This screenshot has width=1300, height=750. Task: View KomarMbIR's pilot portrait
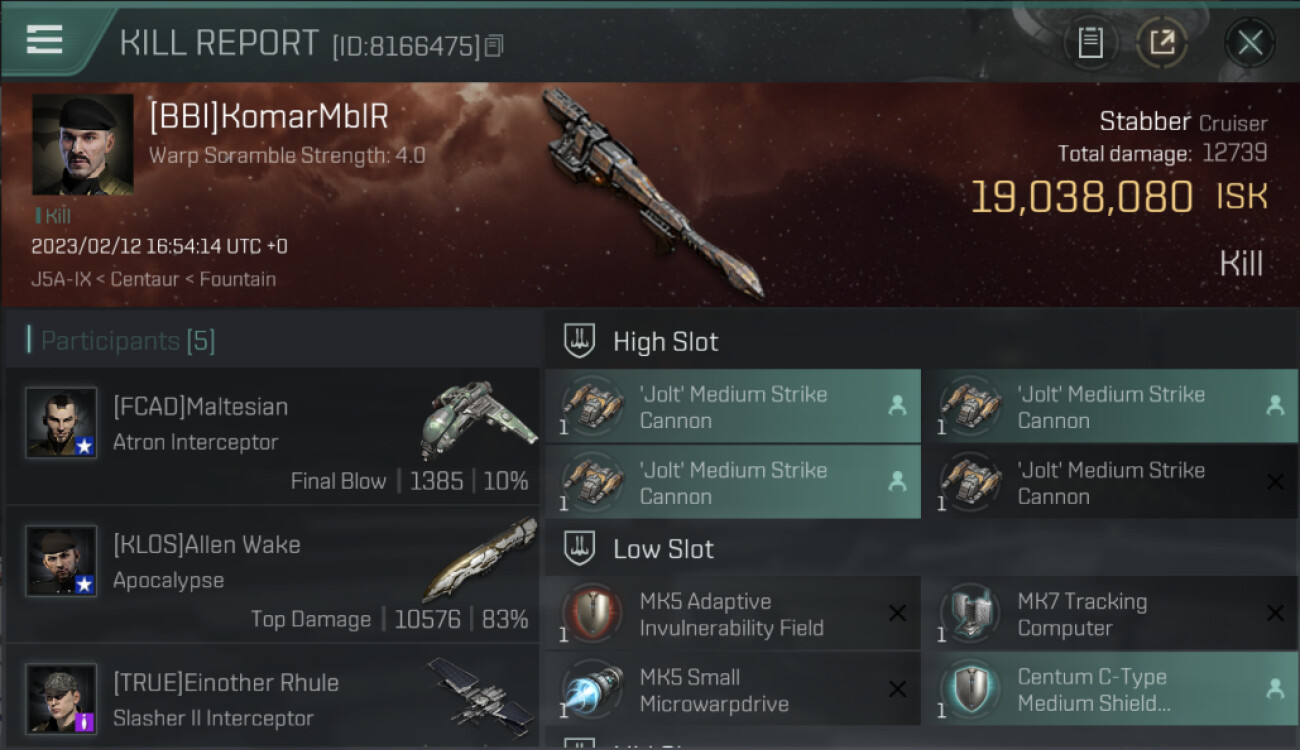tap(83, 144)
